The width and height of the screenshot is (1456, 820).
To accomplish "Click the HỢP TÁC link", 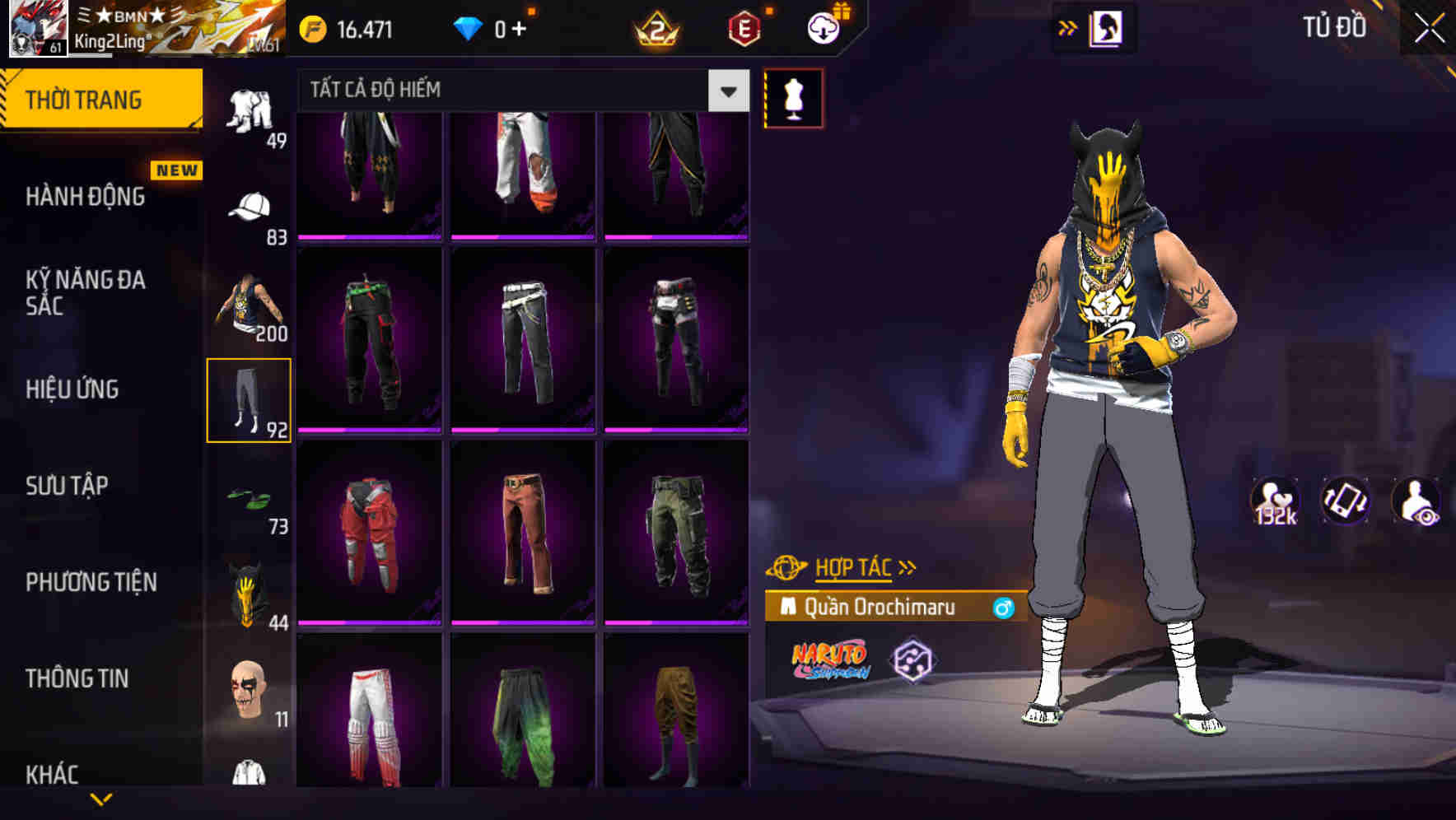I will coord(856,566).
